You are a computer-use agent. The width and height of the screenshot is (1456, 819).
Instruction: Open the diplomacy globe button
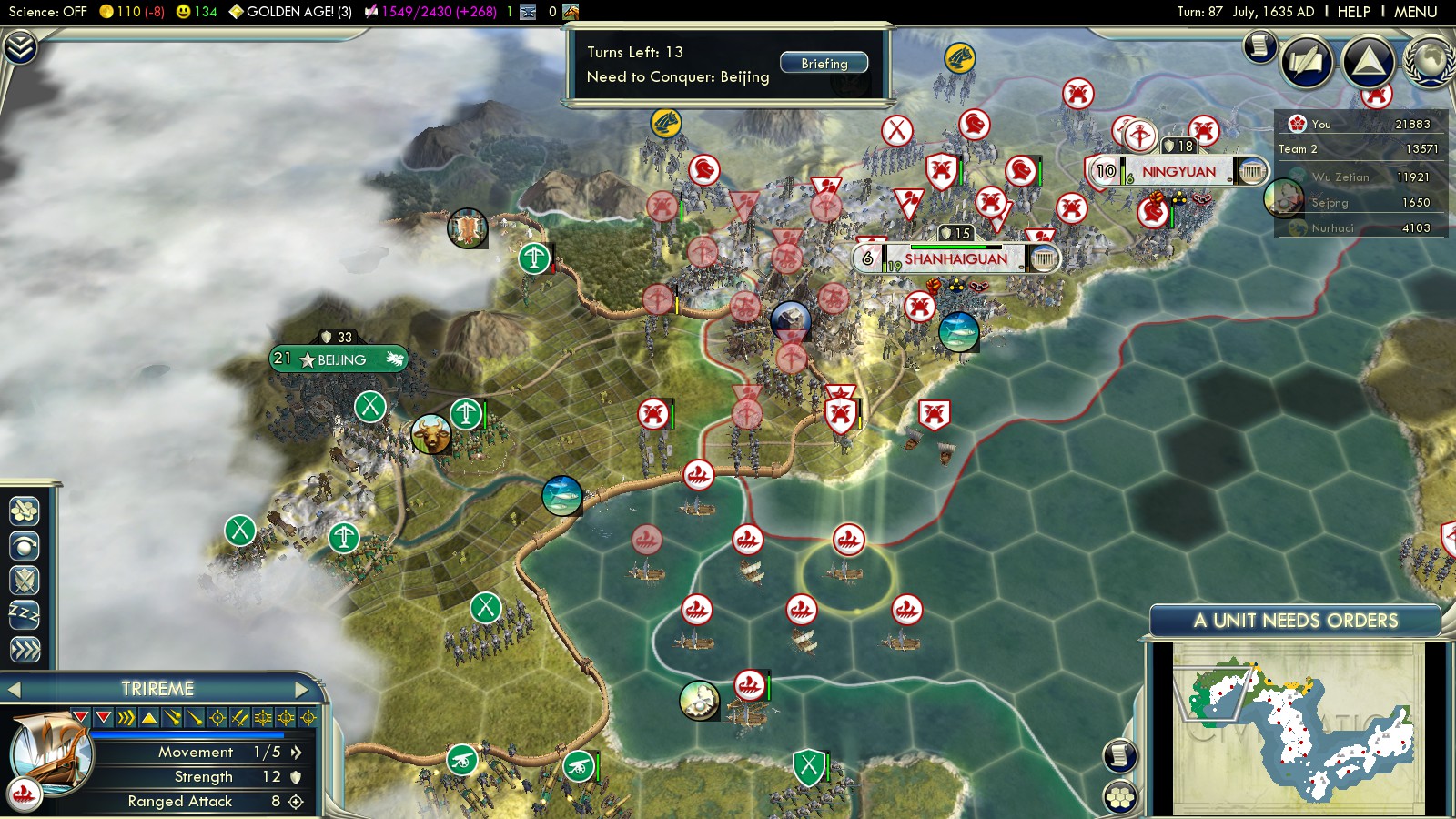(x=1430, y=62)
